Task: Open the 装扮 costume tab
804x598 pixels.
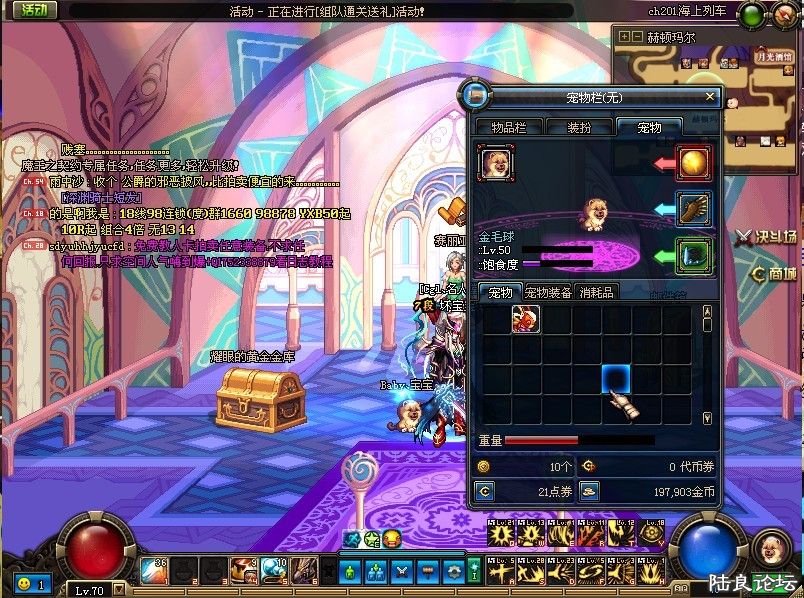Action: (x=579, y=127)
